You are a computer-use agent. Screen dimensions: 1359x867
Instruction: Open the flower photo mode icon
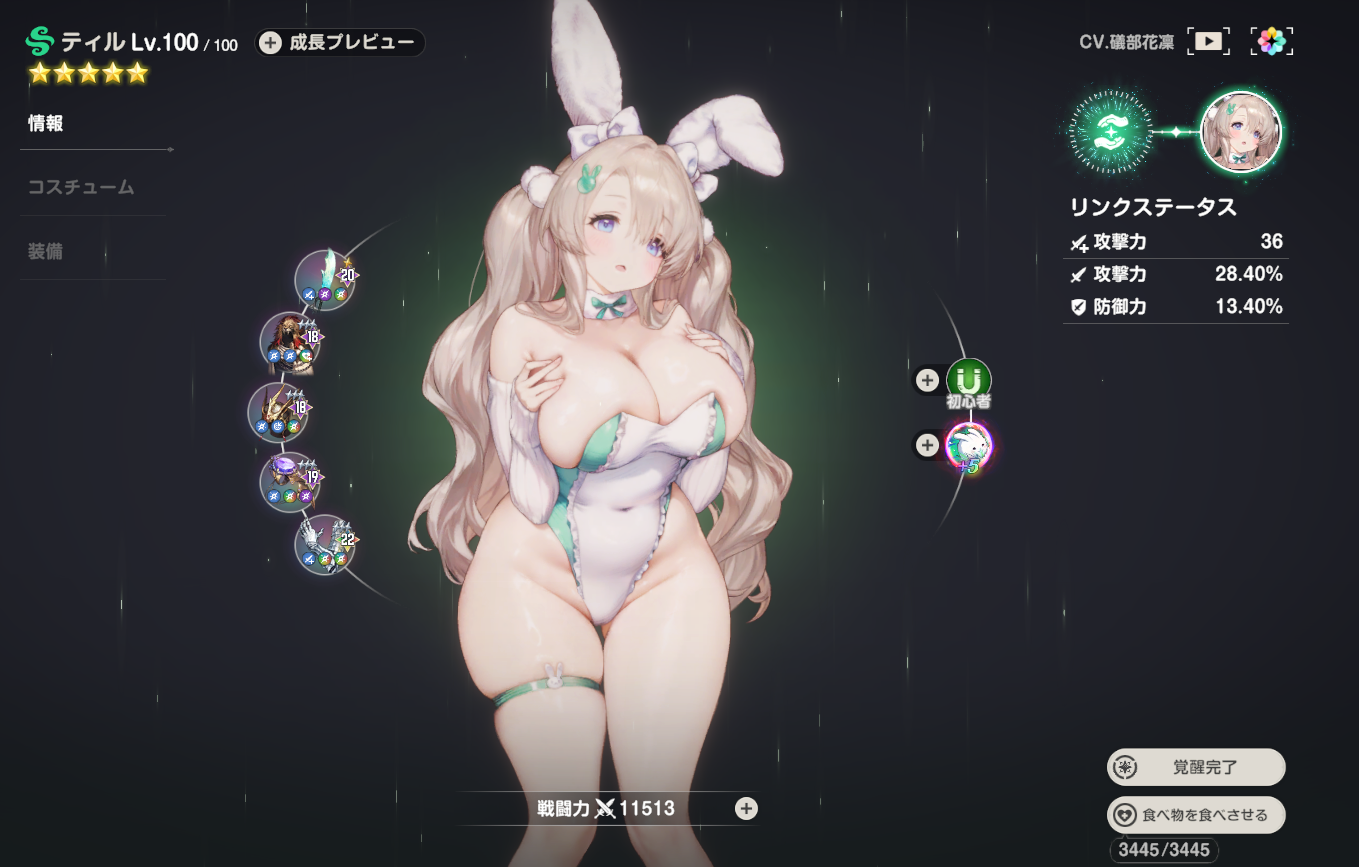[1271, 41]
